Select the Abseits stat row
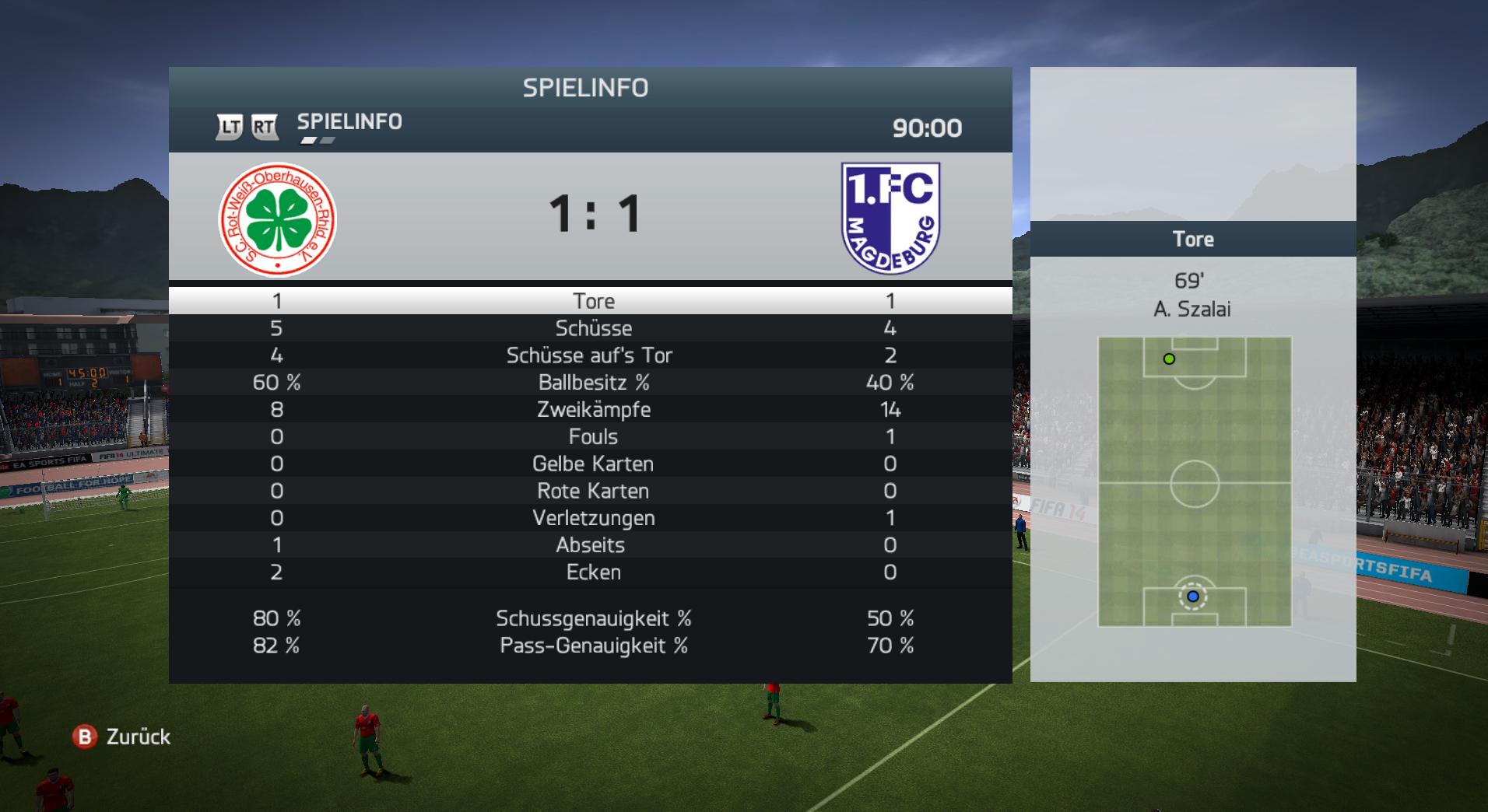This screenshot has height=812, width=1488. tap(590, 545)
